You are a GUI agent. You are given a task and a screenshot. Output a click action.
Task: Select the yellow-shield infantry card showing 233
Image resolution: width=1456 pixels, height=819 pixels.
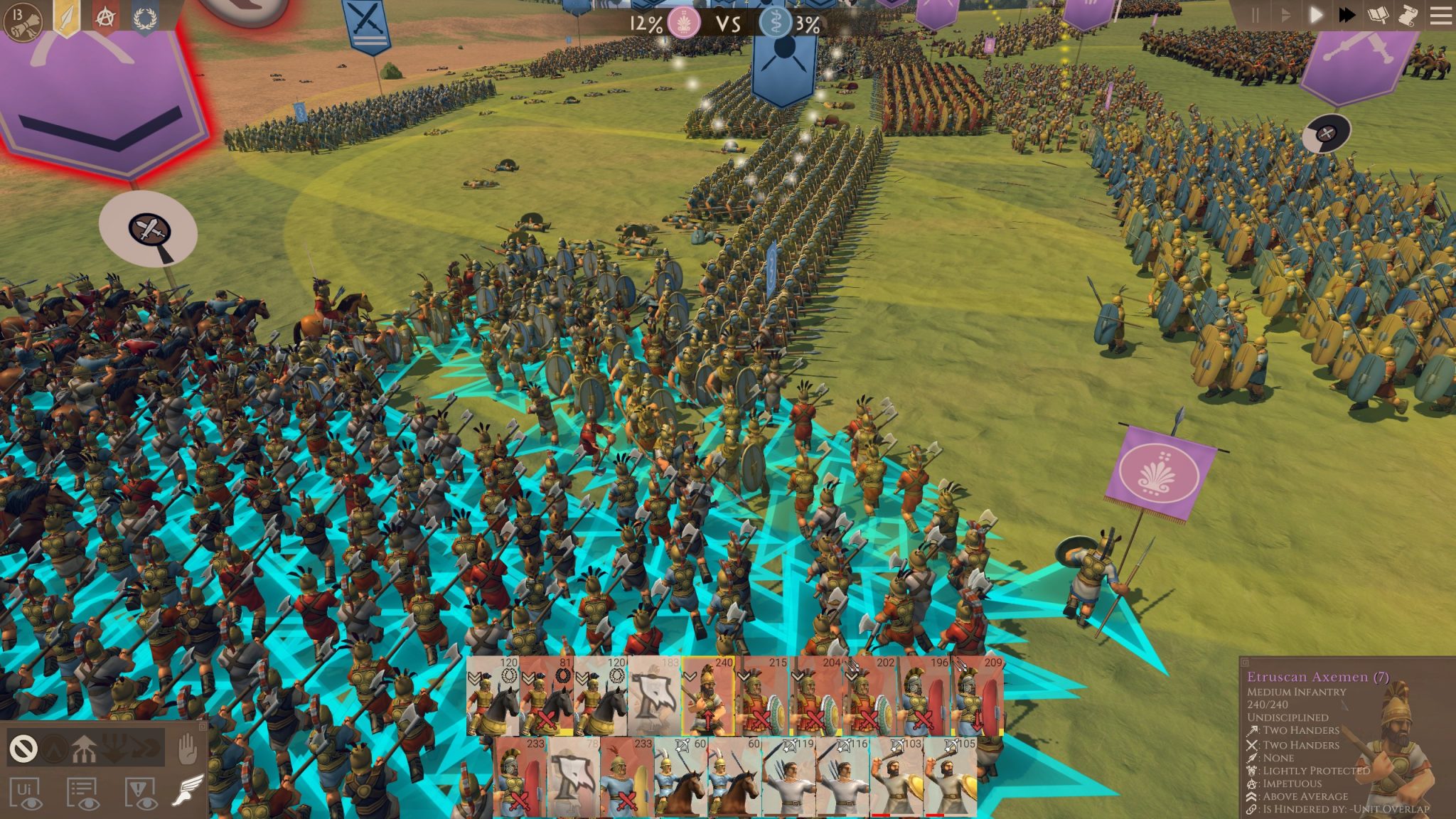click(627, 776)
